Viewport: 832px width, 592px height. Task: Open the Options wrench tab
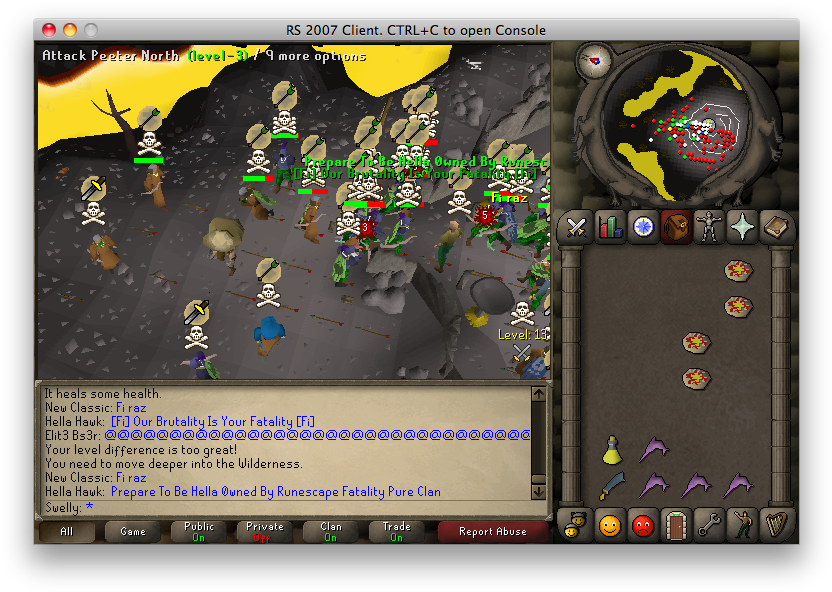click(709, 523)
